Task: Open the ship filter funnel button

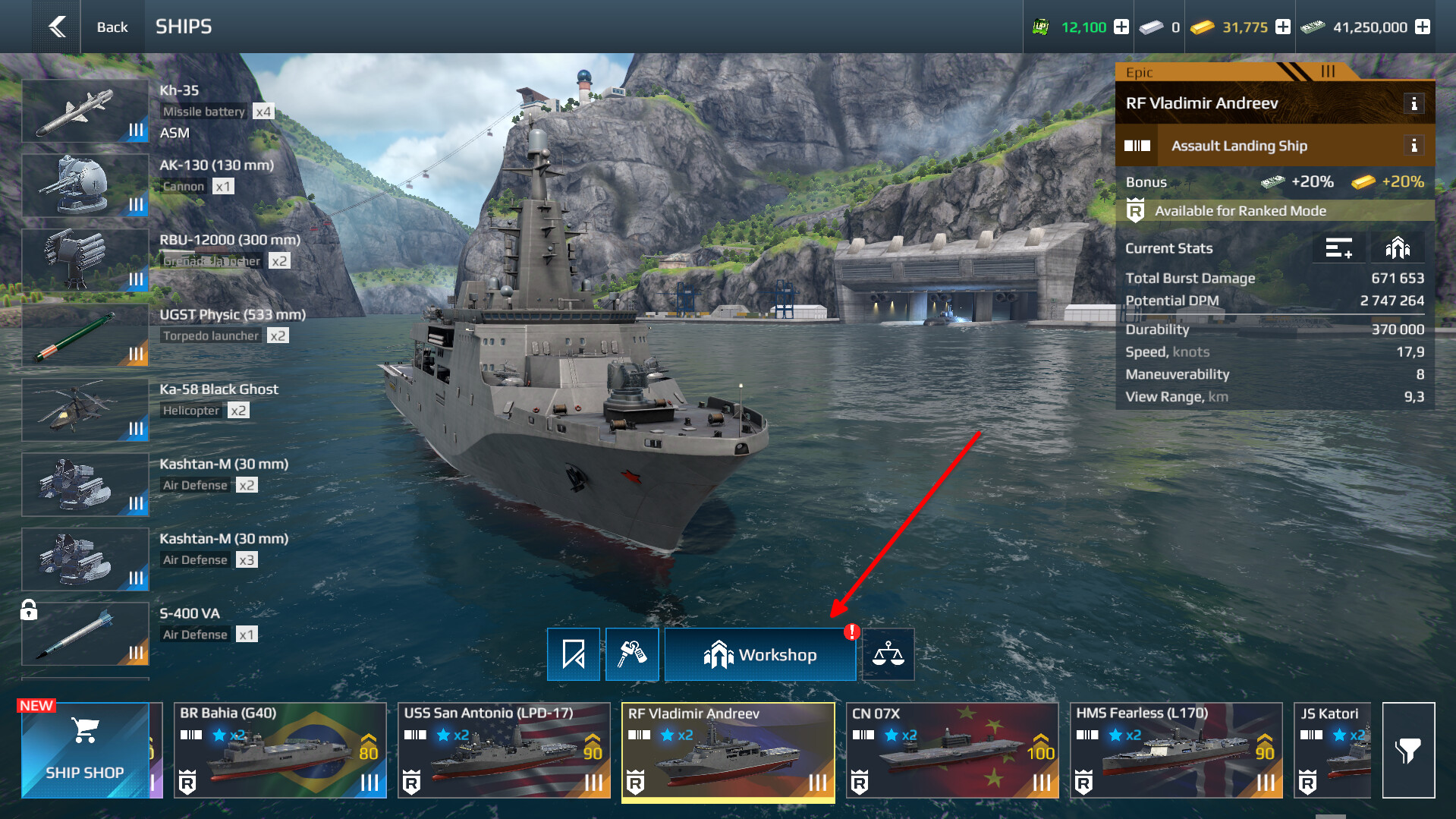Action: pos(1408,750)
